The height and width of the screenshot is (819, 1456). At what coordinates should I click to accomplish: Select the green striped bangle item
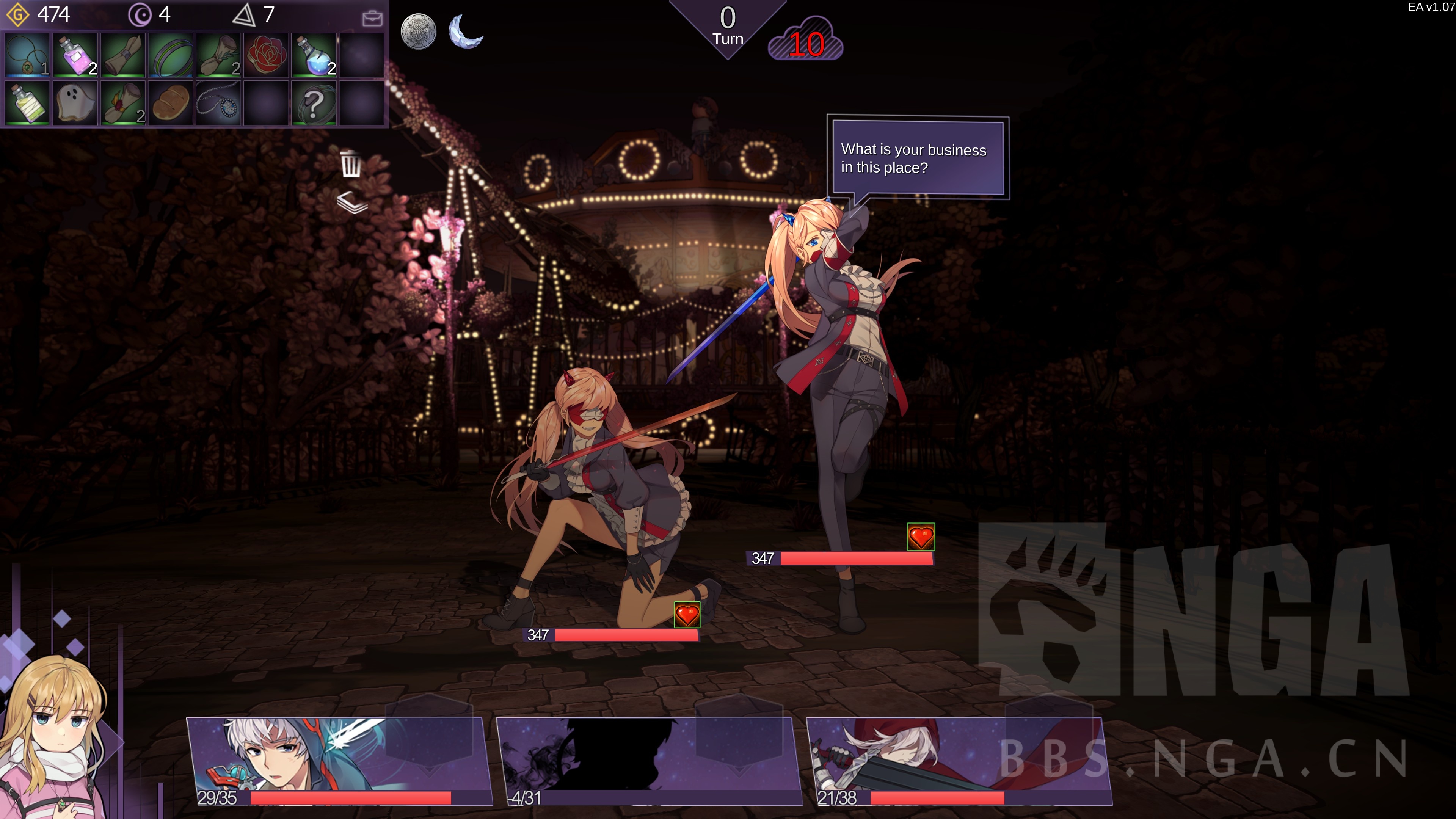click(171, 55)
